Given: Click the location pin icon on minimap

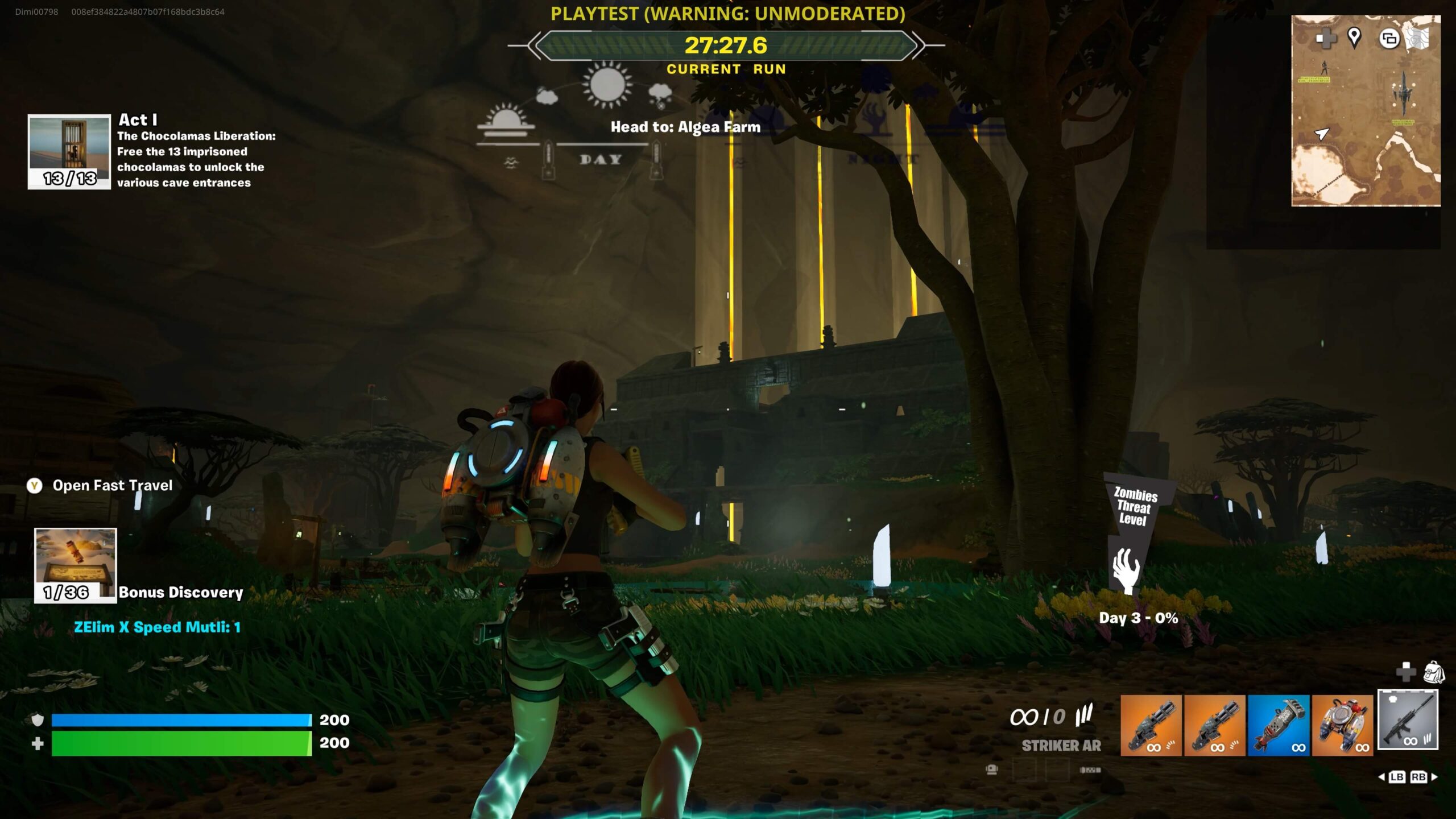Looking at the screenshot, I should (1354, 38).
